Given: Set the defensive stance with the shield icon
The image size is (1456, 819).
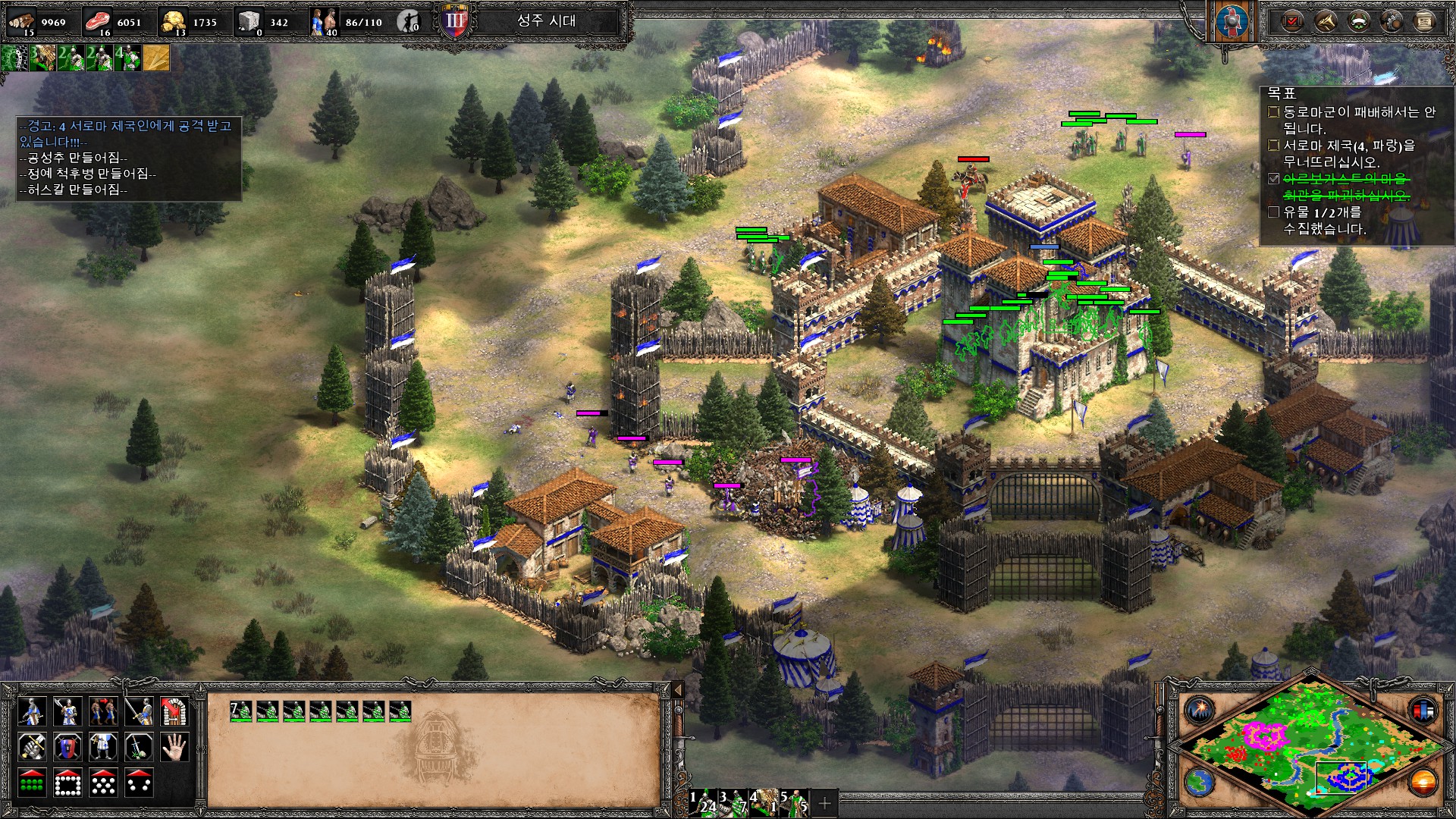Looking at the screenshot, I should 67,747.
